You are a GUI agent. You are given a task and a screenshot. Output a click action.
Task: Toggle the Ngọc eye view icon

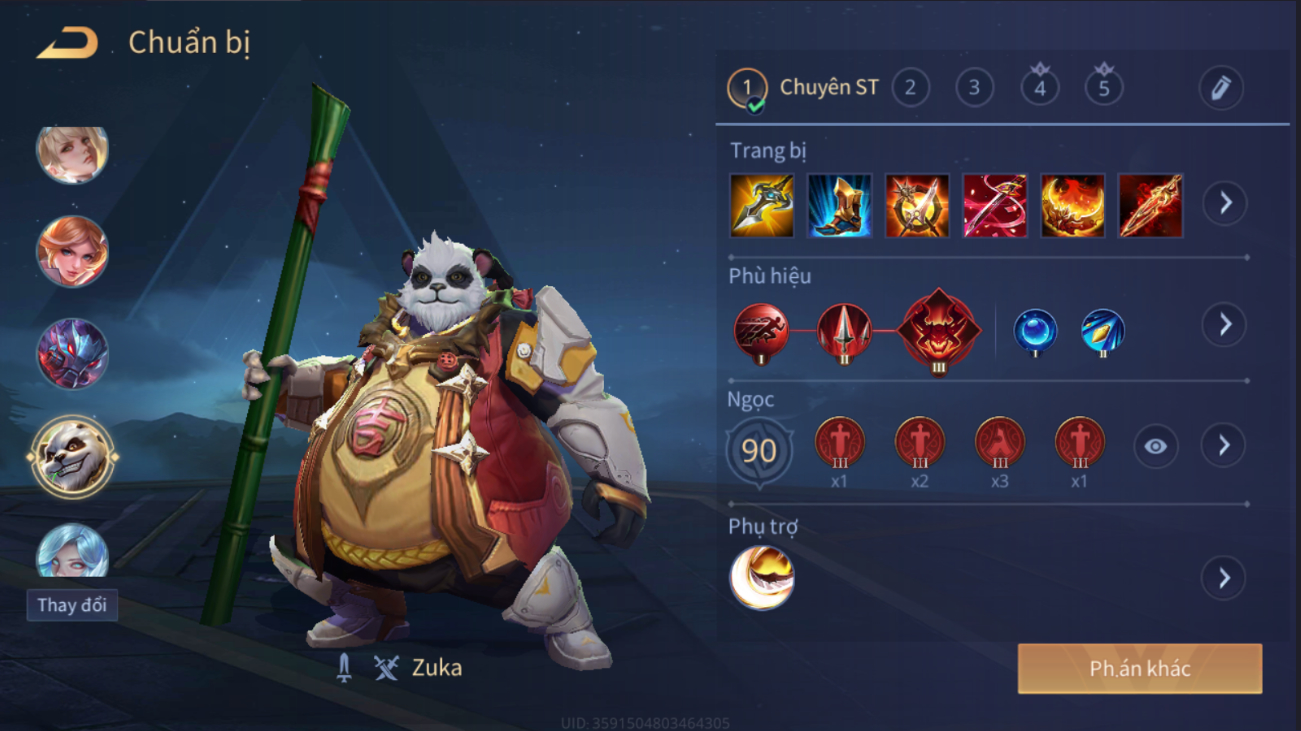tap(1155, 446)
